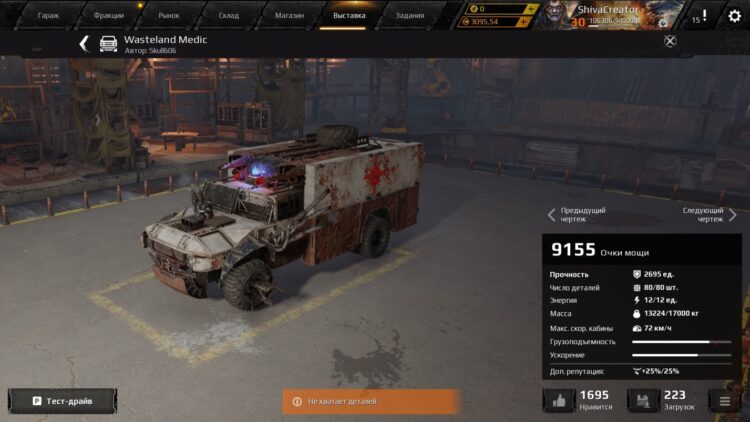
Task: Show the Задания tab
Action: pyautogui.click(x=409, y=15)
